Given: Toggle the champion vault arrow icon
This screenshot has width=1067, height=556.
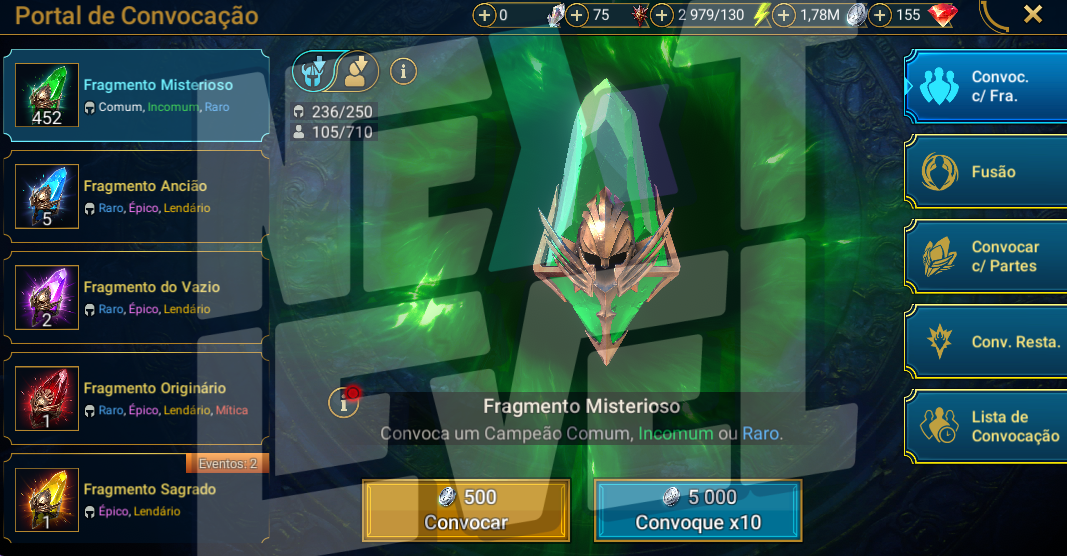Looking at the screenshot, I should [x=356, y=70].
